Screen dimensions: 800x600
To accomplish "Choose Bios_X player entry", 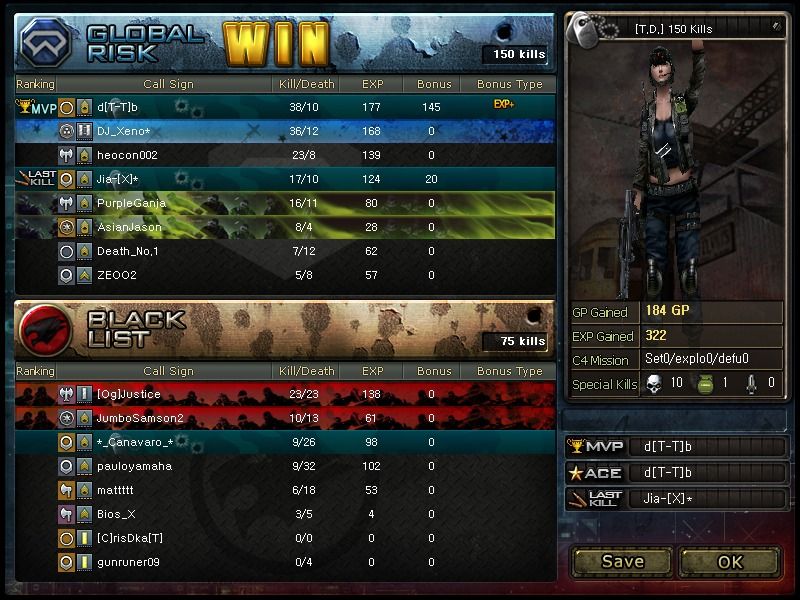I will [x=285, y=514].
